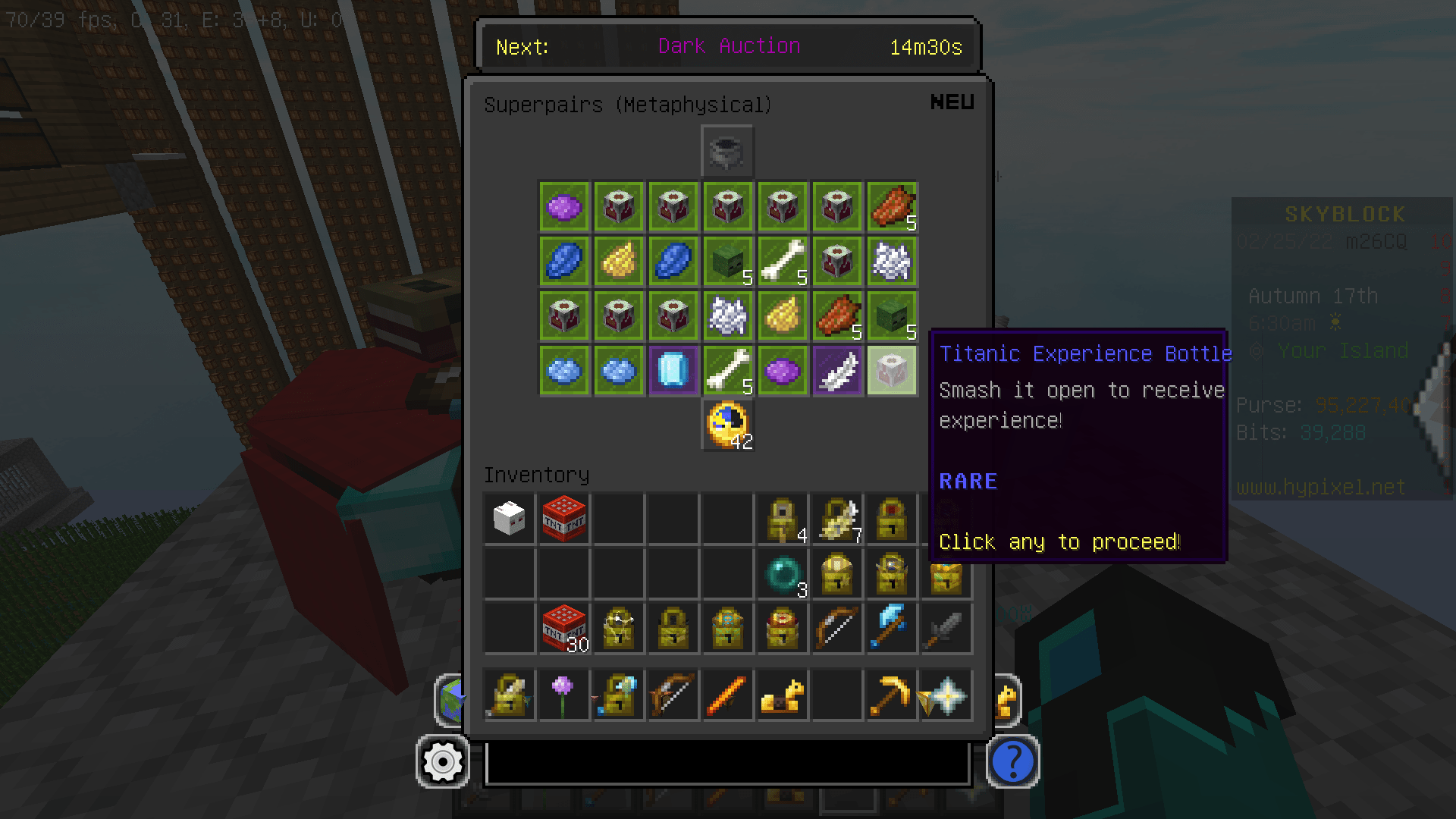Select the golden pickaxe in the hotbar
The width and height of the screenshot is (1456, 819).
(891, 695)
